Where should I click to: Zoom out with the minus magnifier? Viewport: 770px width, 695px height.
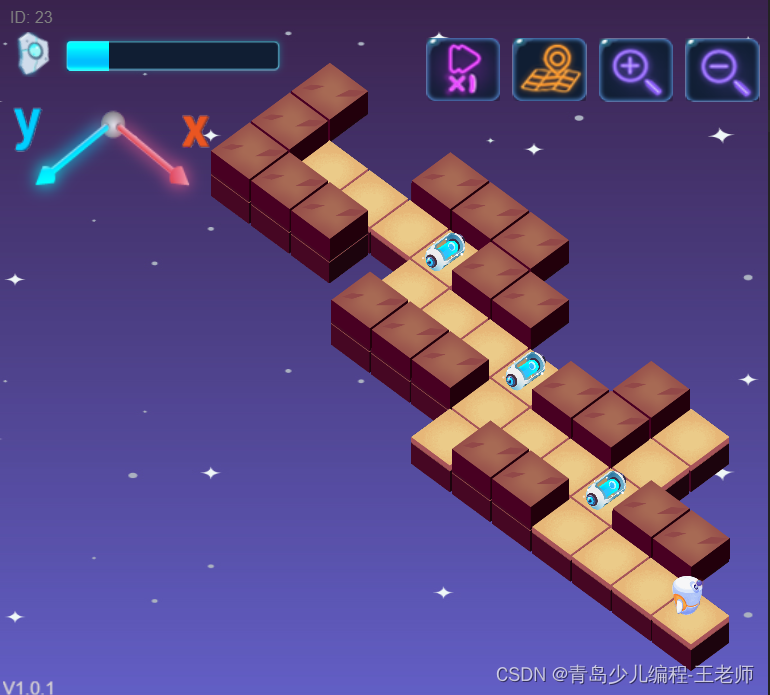[722, 69]
